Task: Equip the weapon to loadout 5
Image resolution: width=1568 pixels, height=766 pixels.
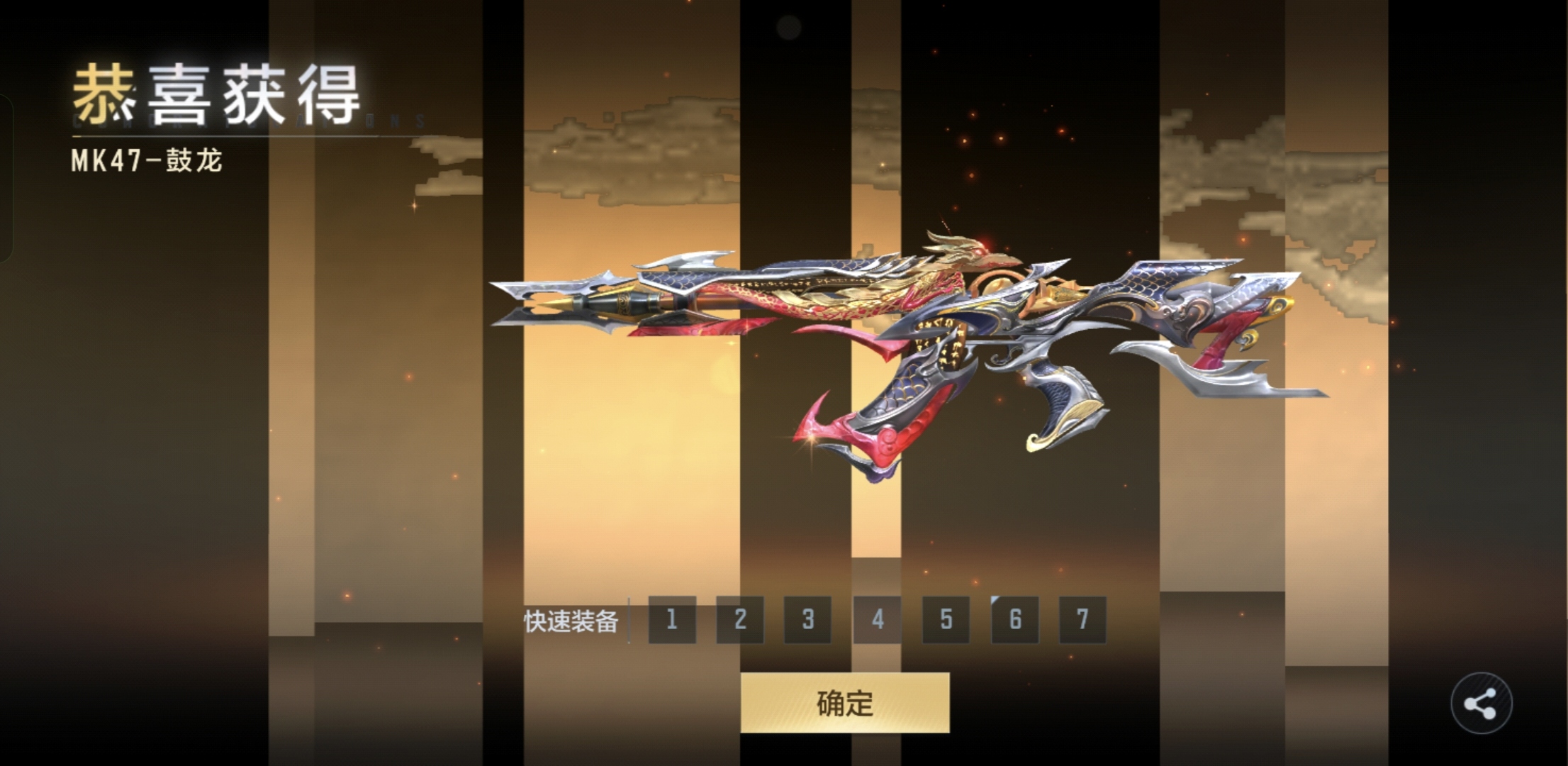Action: click(946, 620)
